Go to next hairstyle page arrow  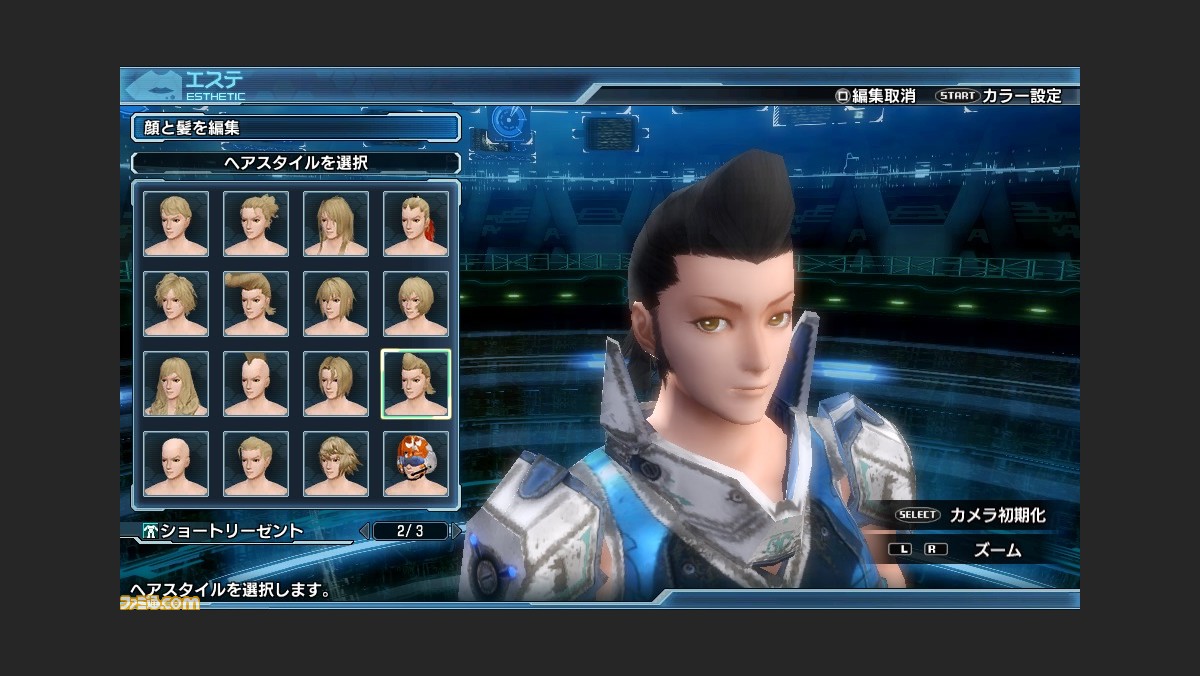458,531
